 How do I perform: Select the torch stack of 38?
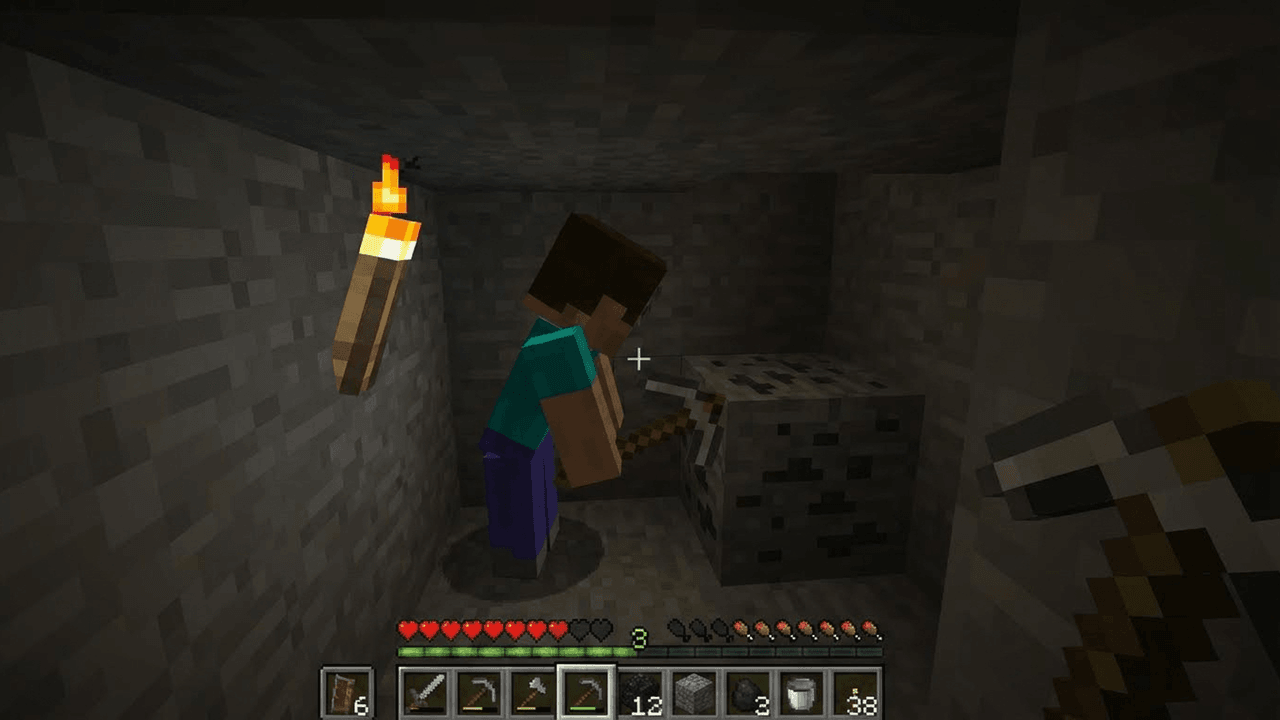[x=854, y=692]
